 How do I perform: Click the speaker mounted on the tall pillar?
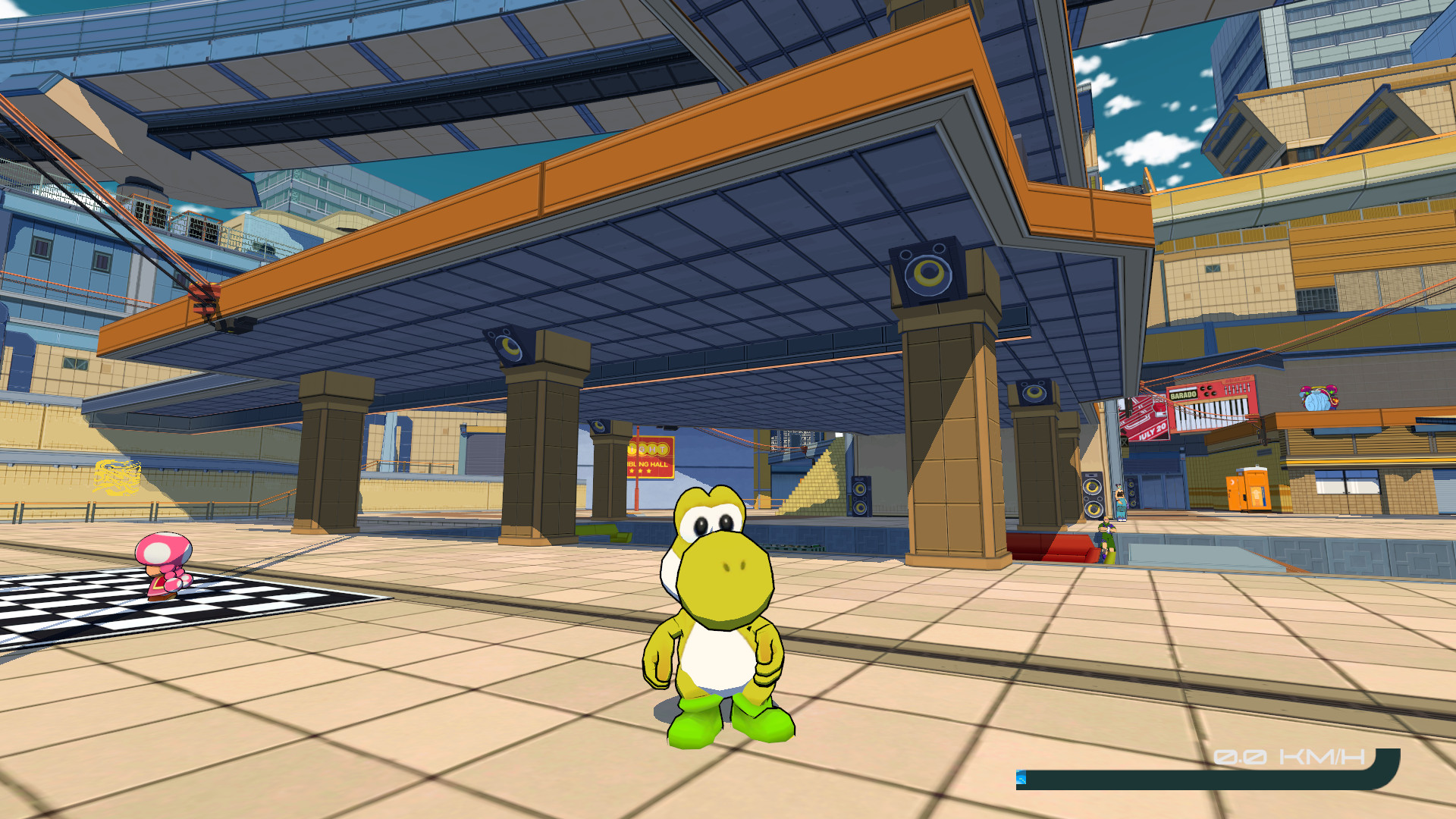coord(929,271)
